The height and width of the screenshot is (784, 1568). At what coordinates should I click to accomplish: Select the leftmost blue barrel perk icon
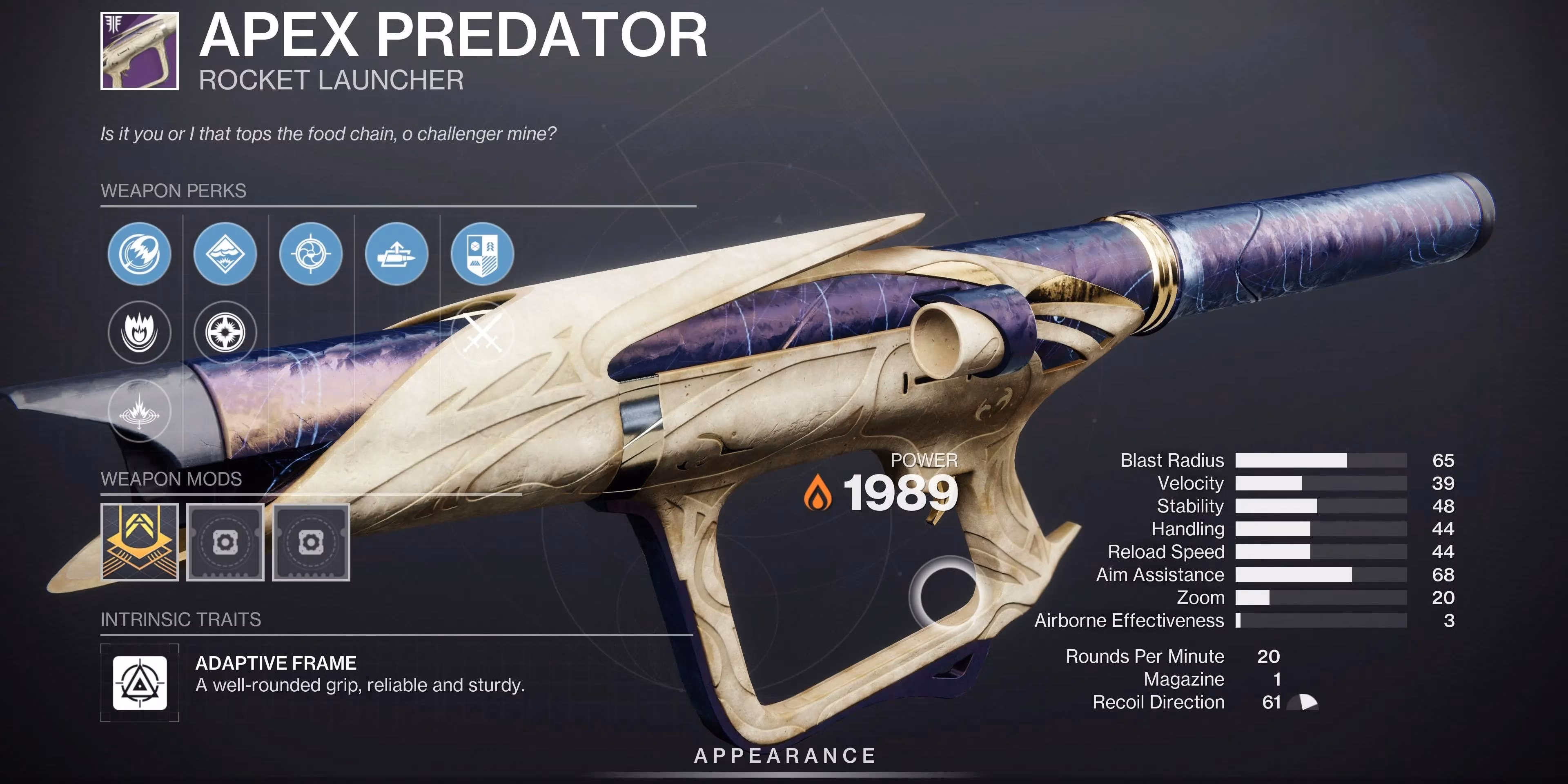[140, 254]
